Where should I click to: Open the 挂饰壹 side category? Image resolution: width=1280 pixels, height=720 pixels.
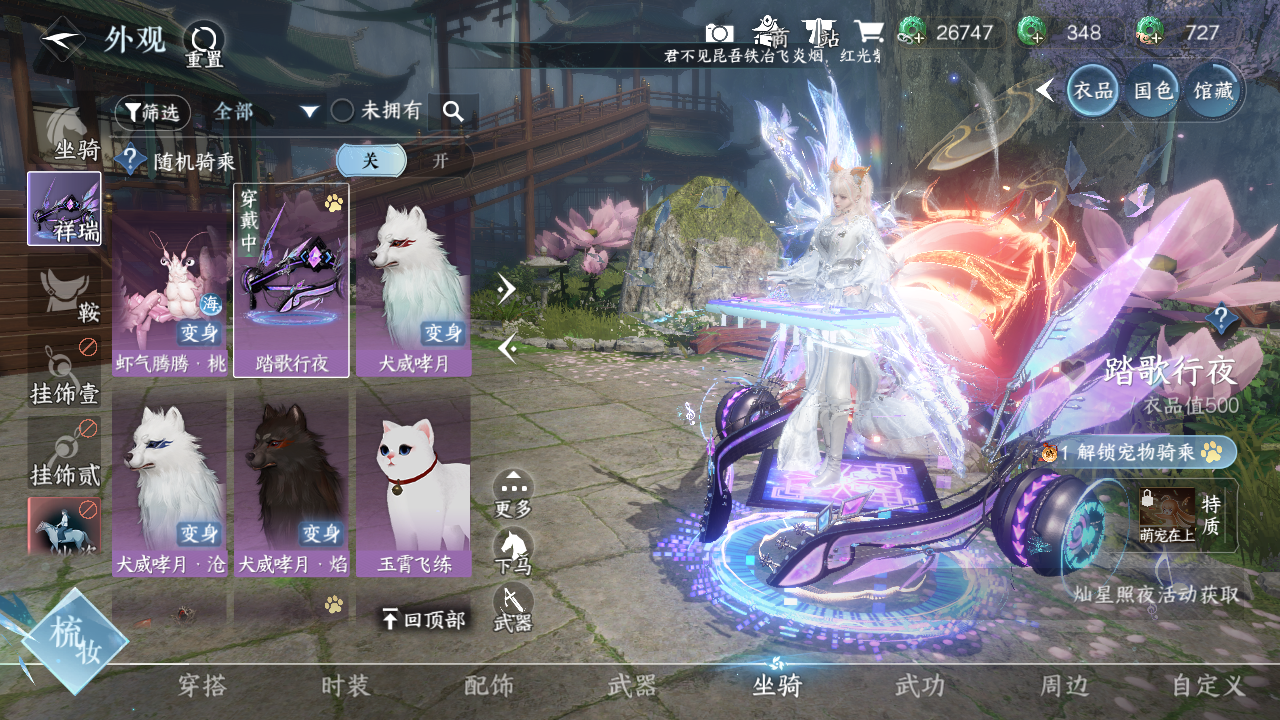[64, 375]
